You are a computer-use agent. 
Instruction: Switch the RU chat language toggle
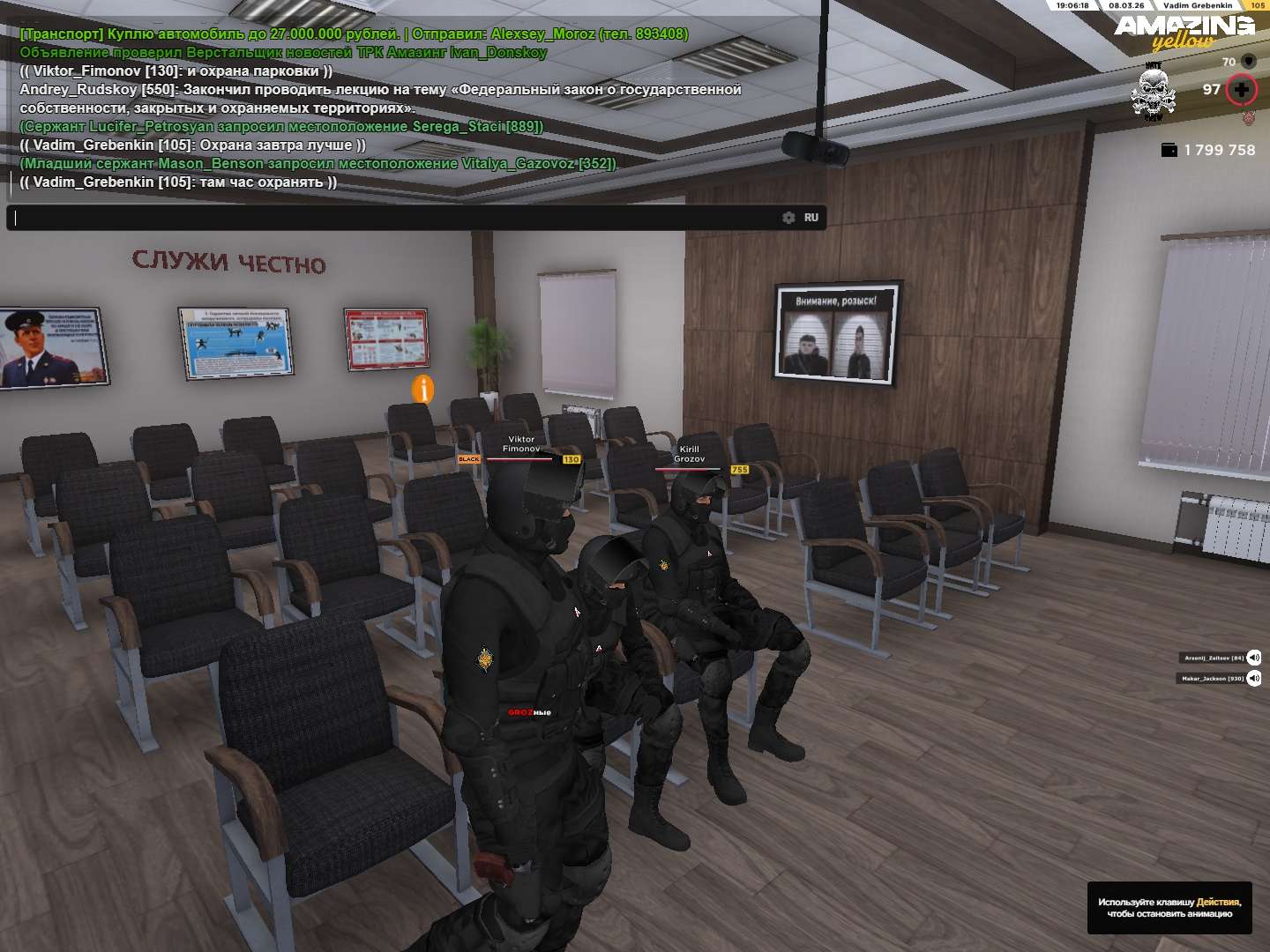(x=811, y=218)
